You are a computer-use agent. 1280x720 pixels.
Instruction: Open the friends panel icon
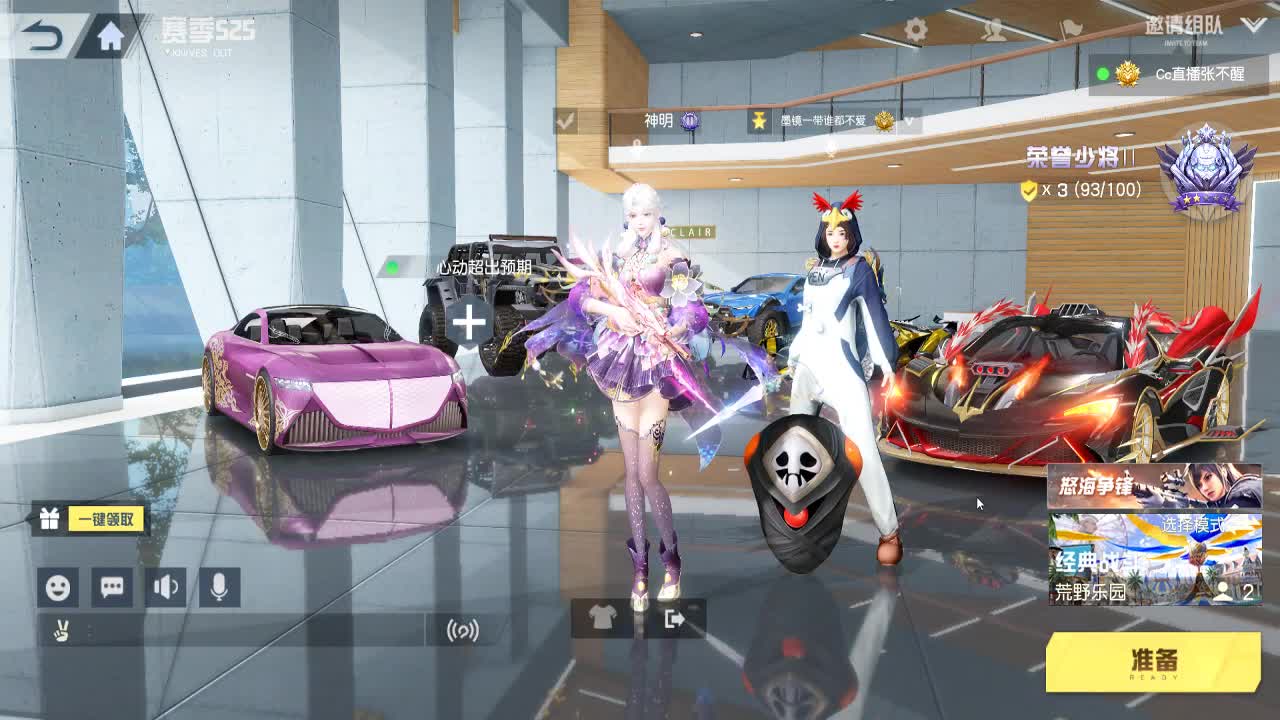tap(993, 29)
